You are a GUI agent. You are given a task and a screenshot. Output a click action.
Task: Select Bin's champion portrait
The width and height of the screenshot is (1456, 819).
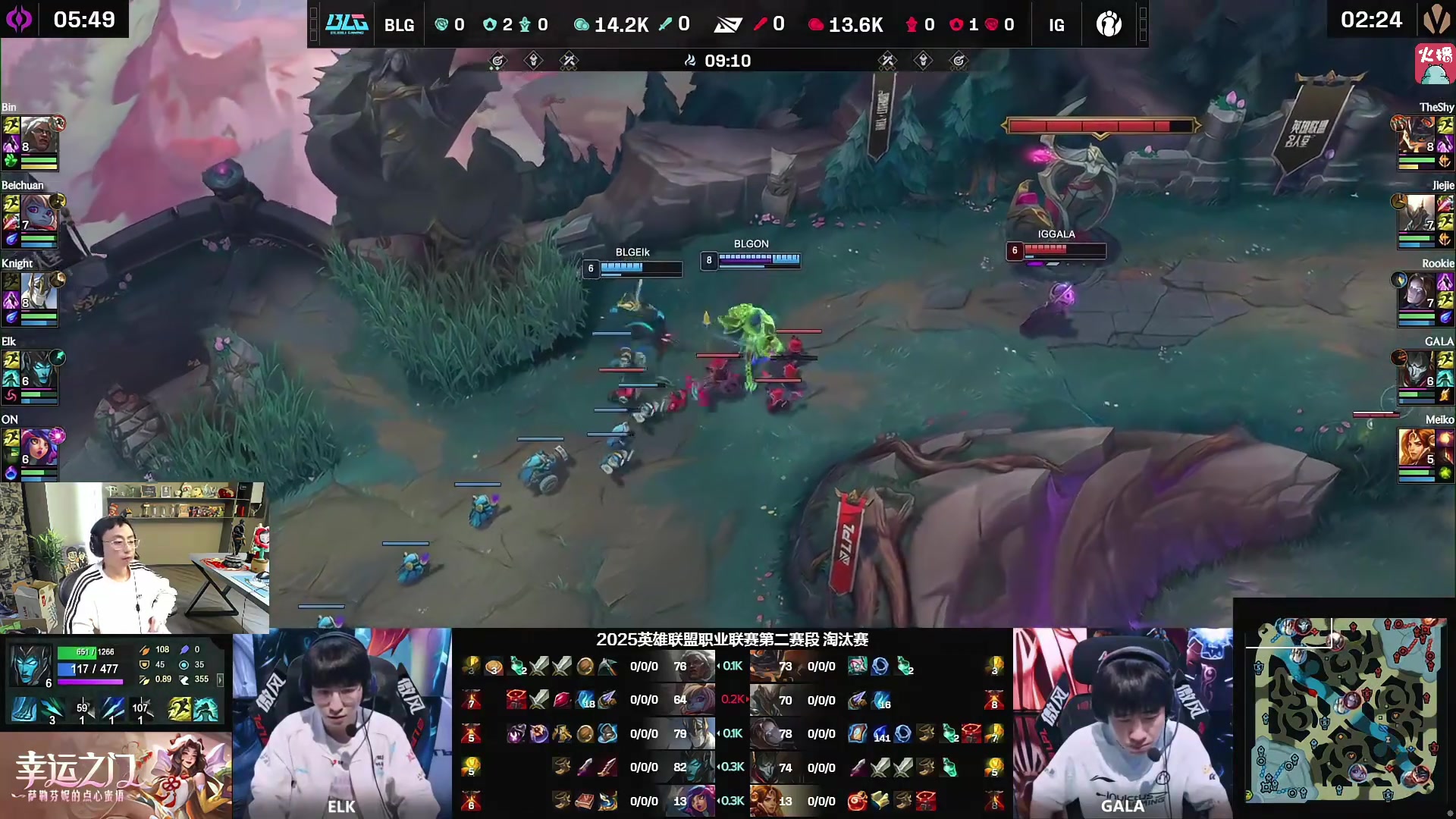pyautogui.click(x=36, y=134)
